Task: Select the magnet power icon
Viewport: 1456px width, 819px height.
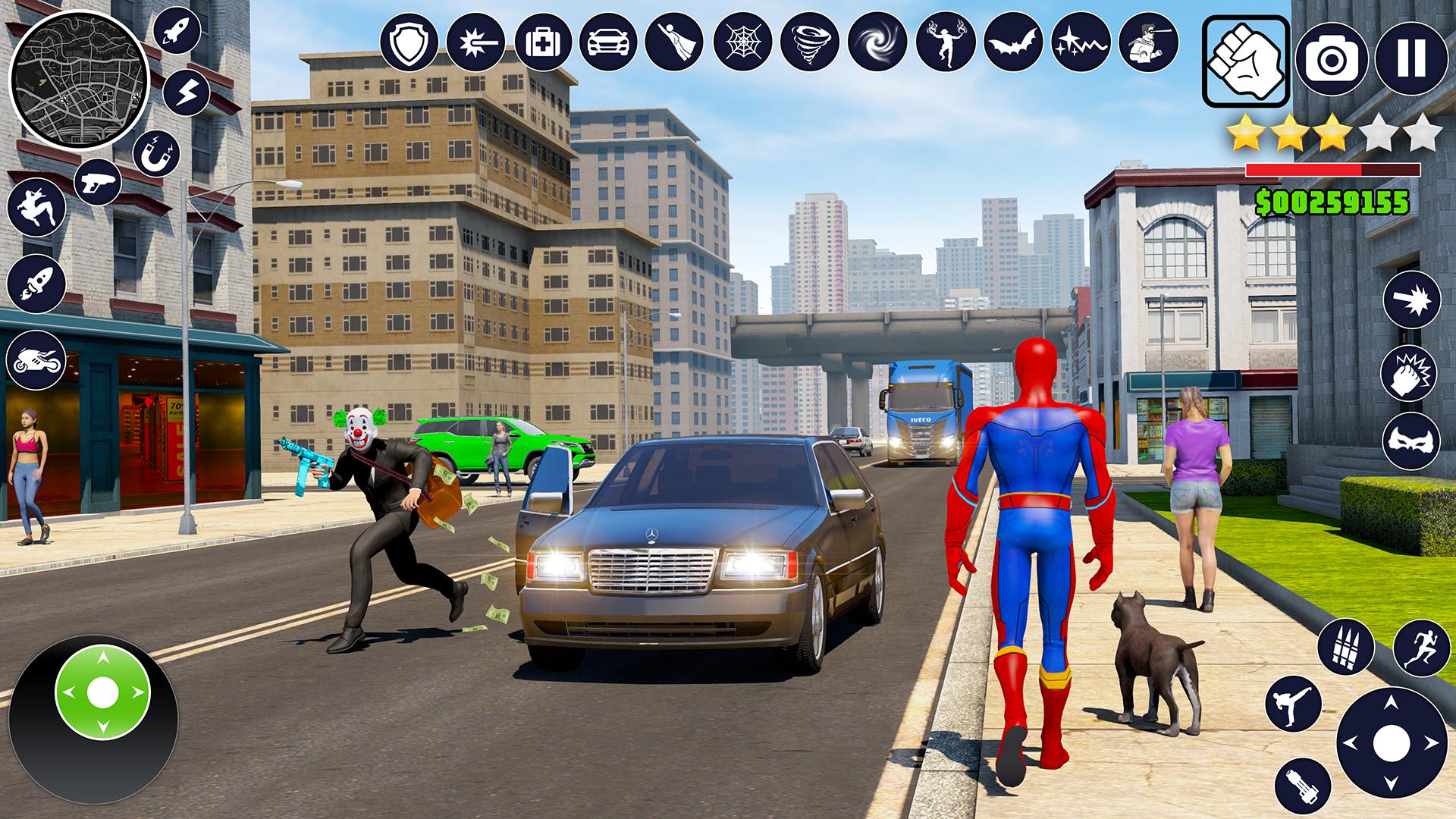Action: click(156, 153)
